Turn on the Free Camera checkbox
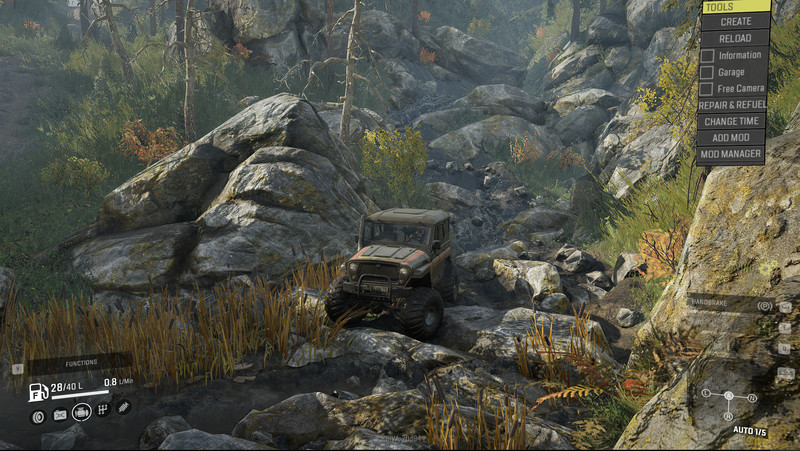This screenshot has height=451, width=800. pyautogui.click(x=707, y=88)
